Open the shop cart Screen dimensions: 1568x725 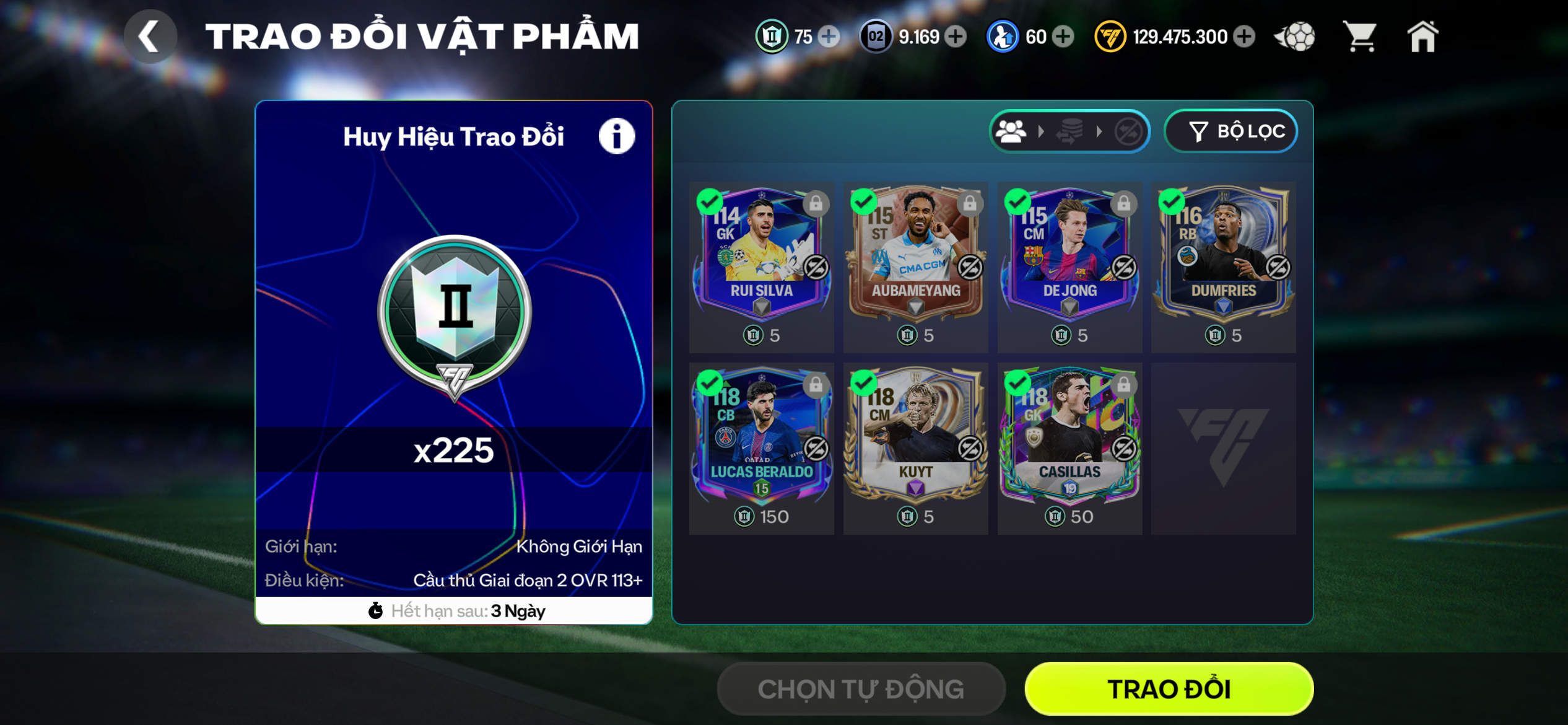(1359, 37)
